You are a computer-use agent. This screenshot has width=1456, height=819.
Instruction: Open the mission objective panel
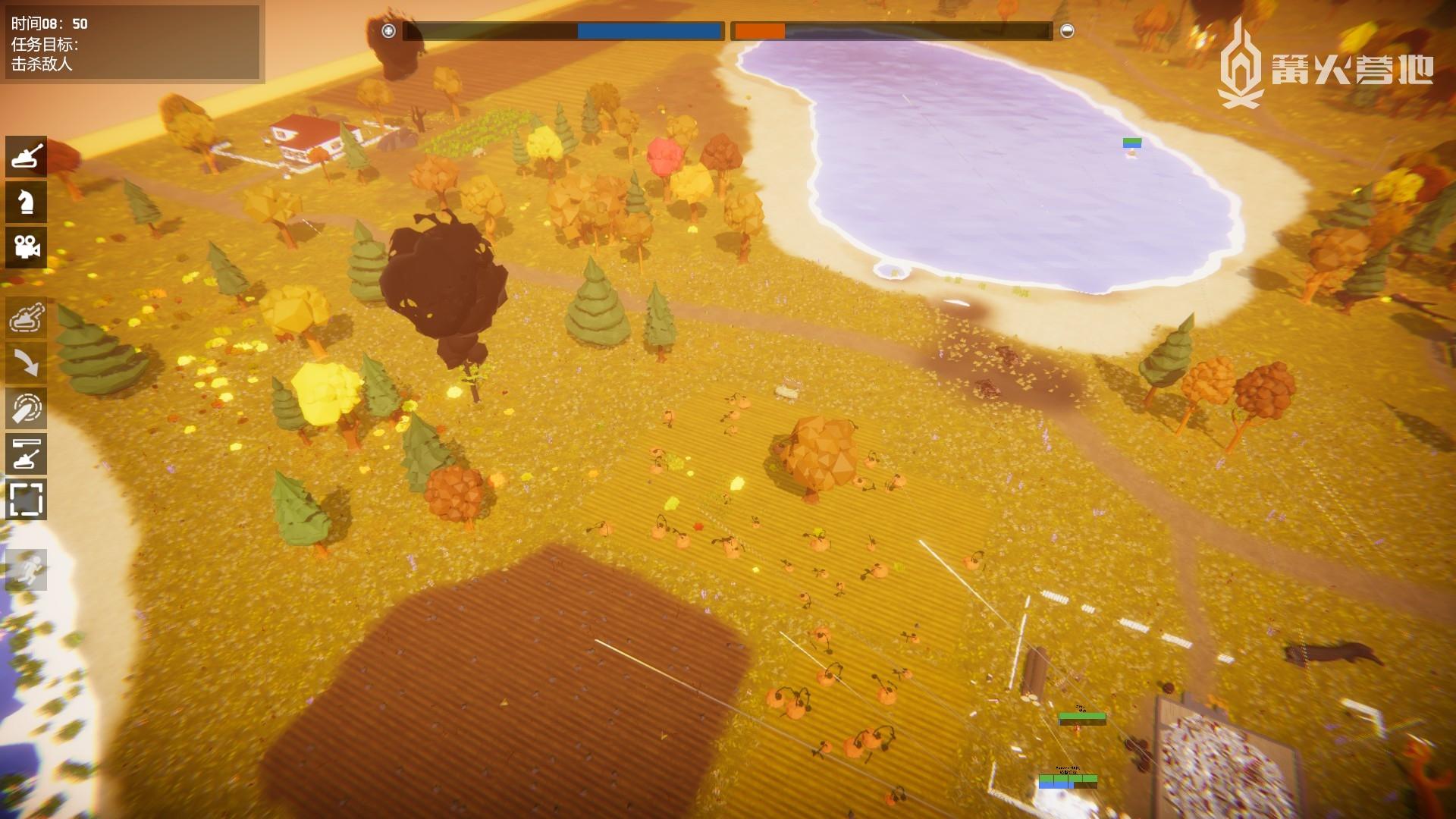point(131,43)
